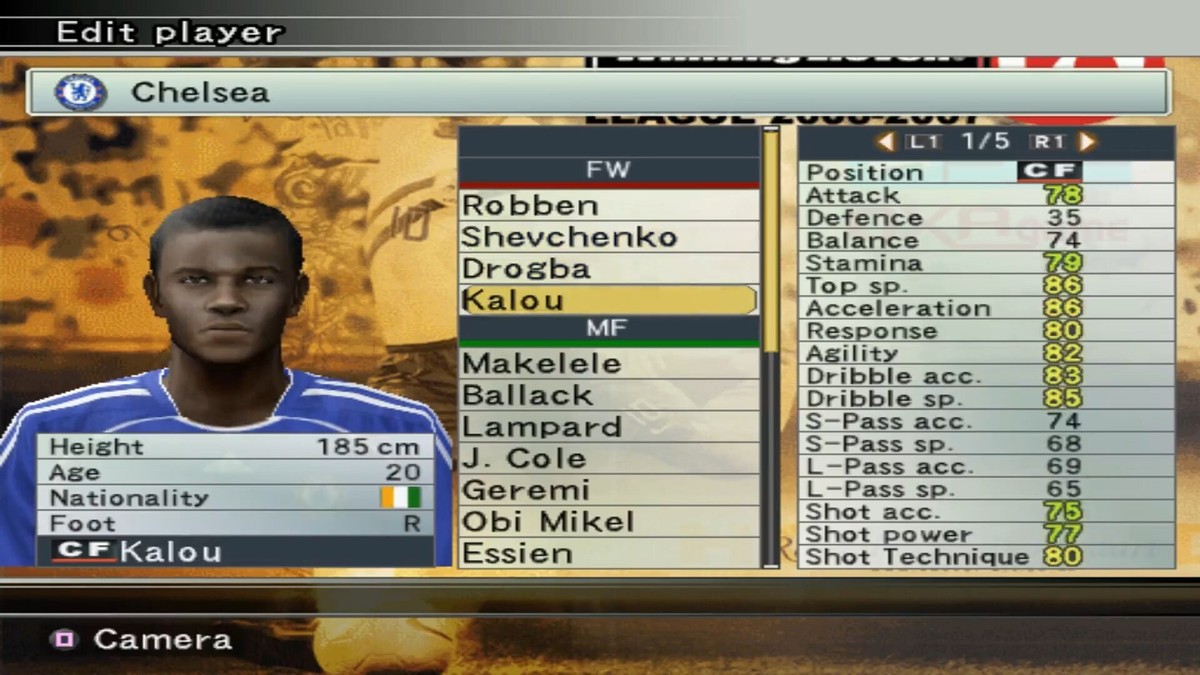Select the Position CF stat row

coord(985,172)
